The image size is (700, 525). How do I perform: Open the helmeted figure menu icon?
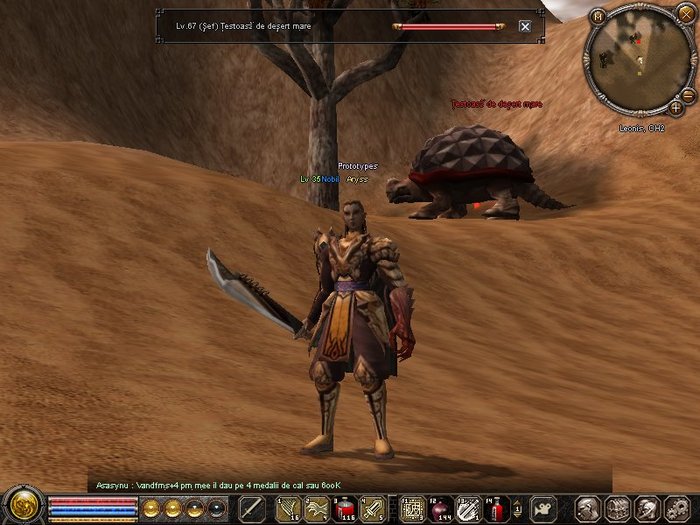pos(648,507)
